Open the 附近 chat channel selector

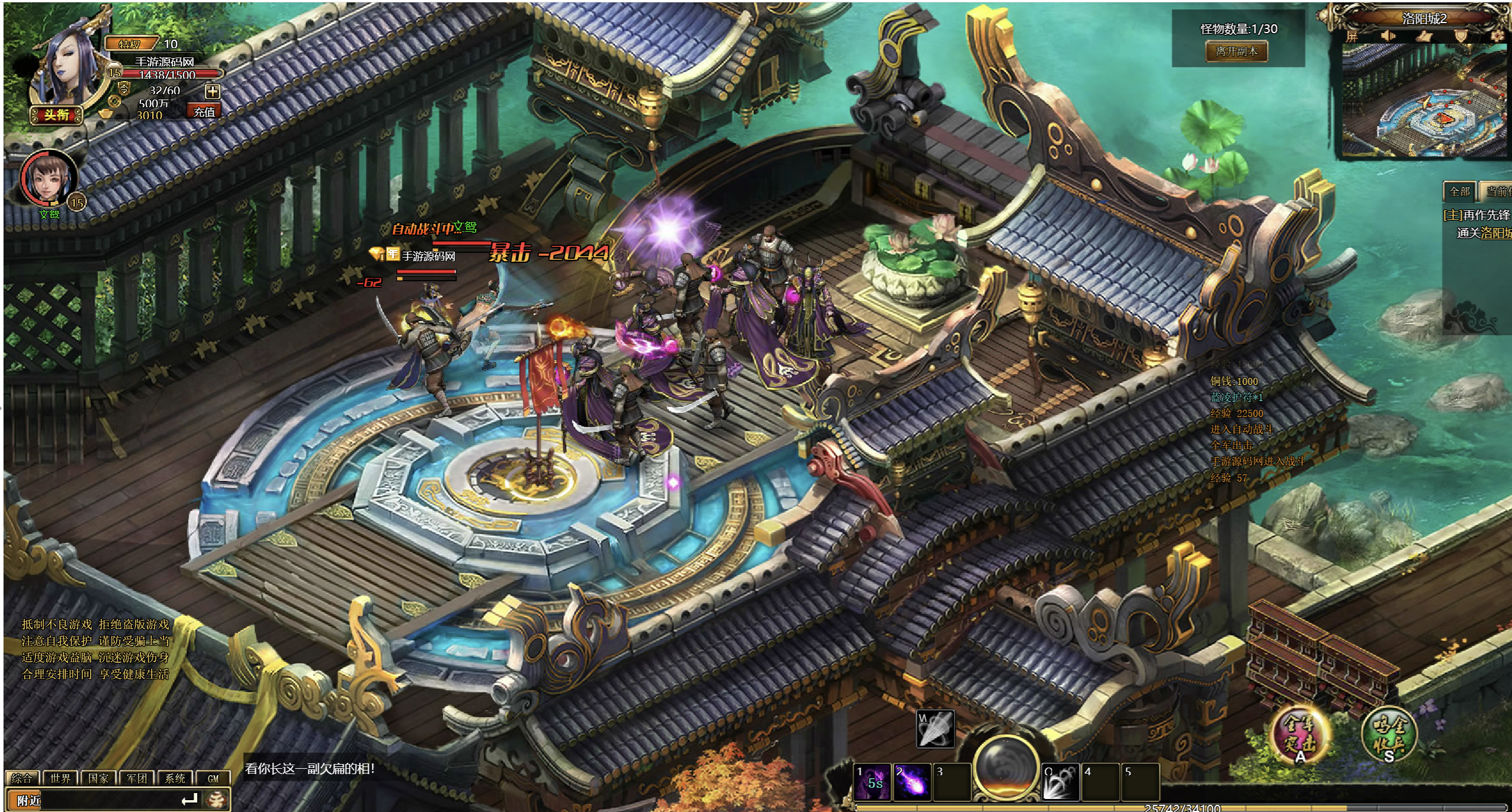(x=28, y=800)
